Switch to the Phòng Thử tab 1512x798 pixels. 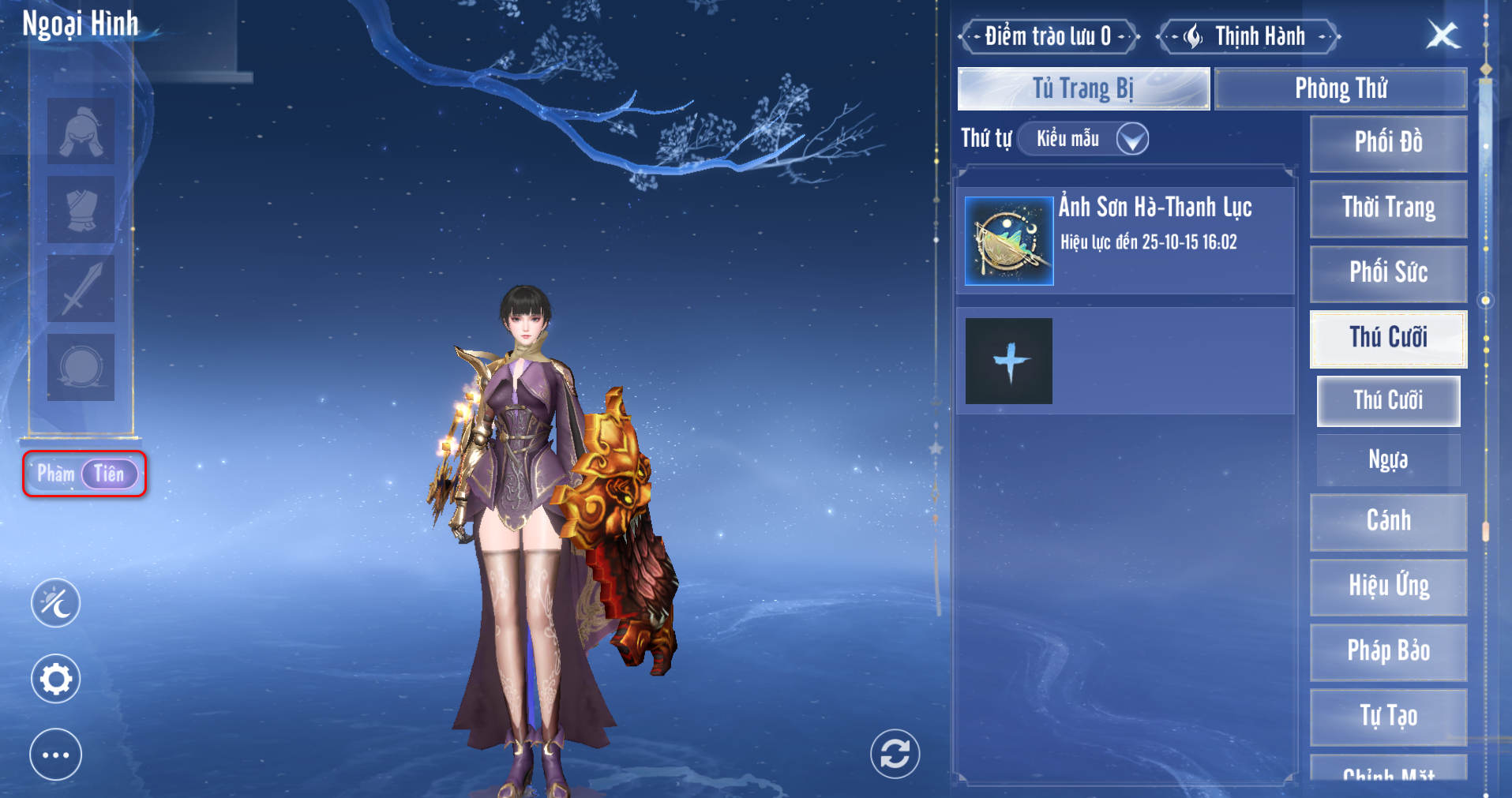(1341, 88)
